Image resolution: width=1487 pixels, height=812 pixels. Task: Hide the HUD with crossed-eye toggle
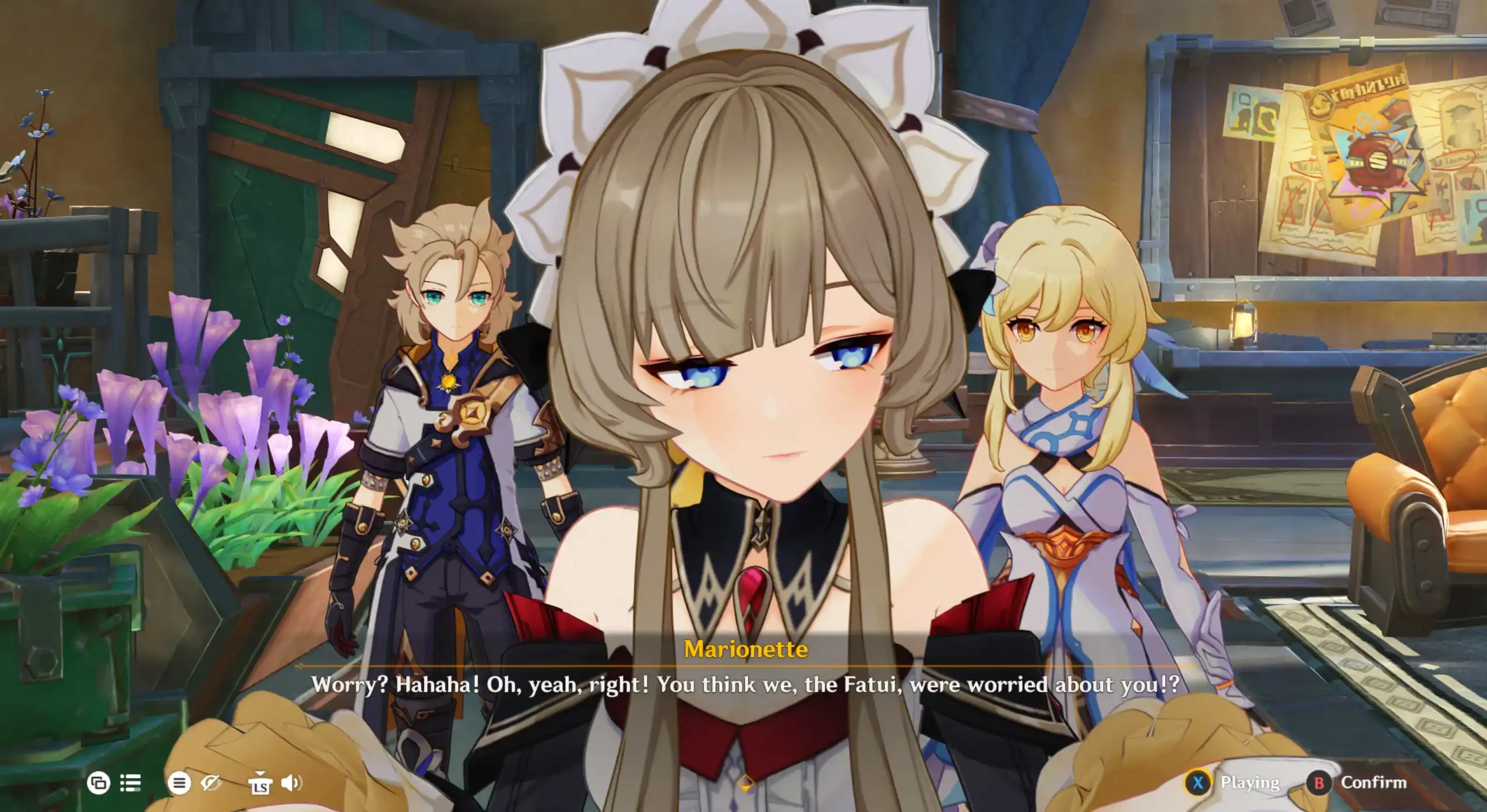(x=211, y=783)
